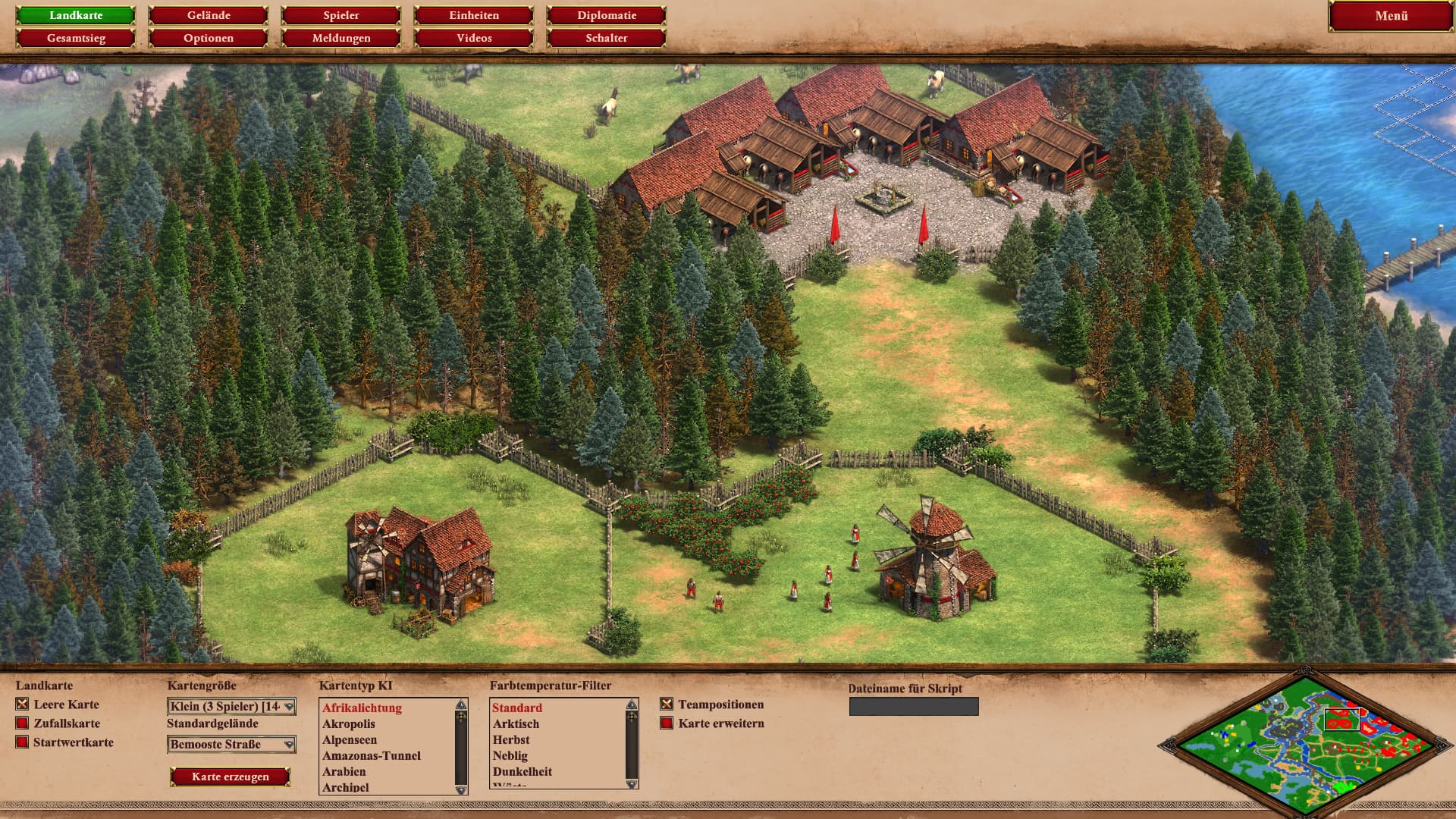Viewport: 1456px width, 819px height.
Task: Open the Menü button
Action: [1391, 16]
